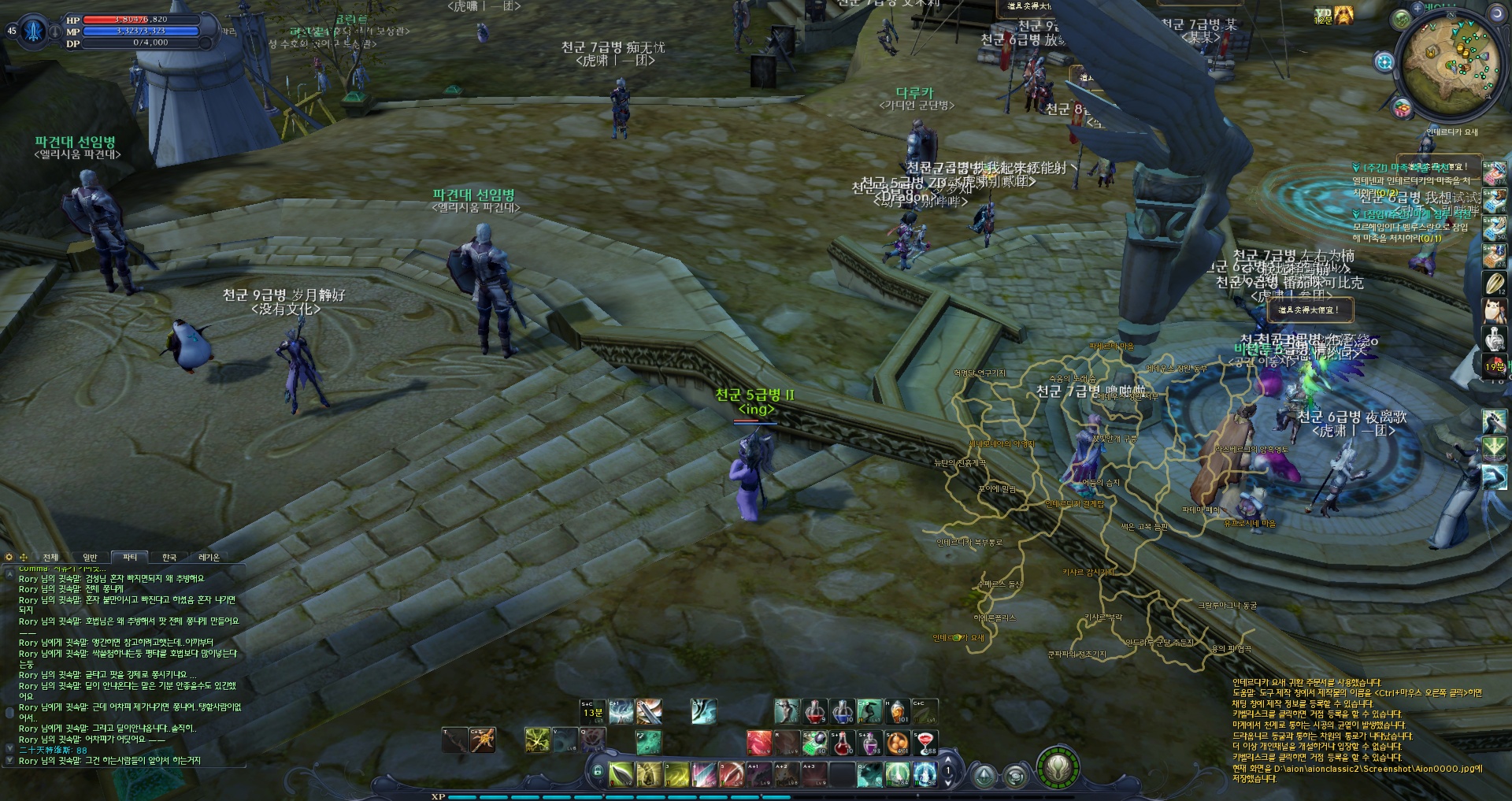The image size is (1512, 801).
Task: Drink the red cocktail glass item
Action: coord(925,743)
